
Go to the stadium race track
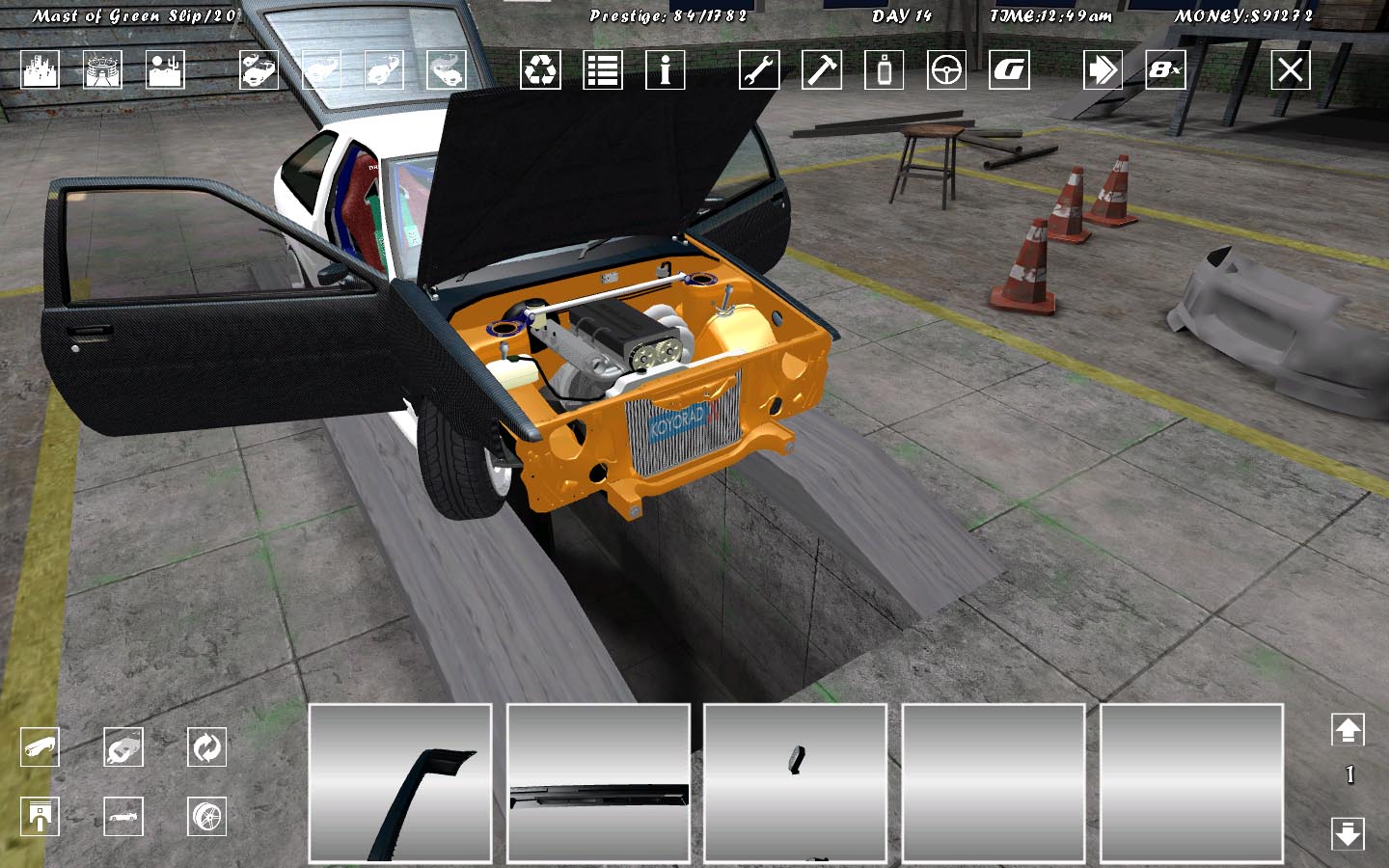102,70
